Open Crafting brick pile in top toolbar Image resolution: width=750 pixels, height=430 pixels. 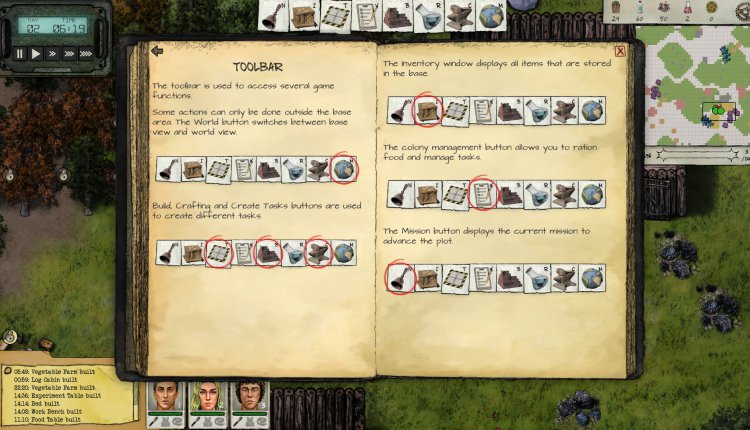(397, 14)
